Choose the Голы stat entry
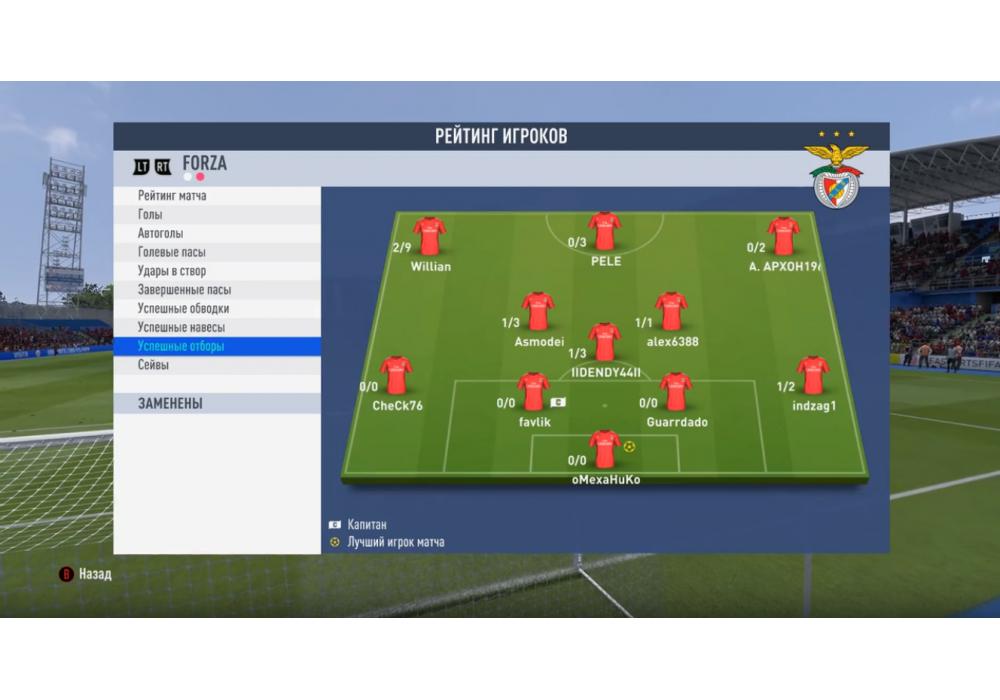Screen dimensions: 1000x700 tap(217, 215)
